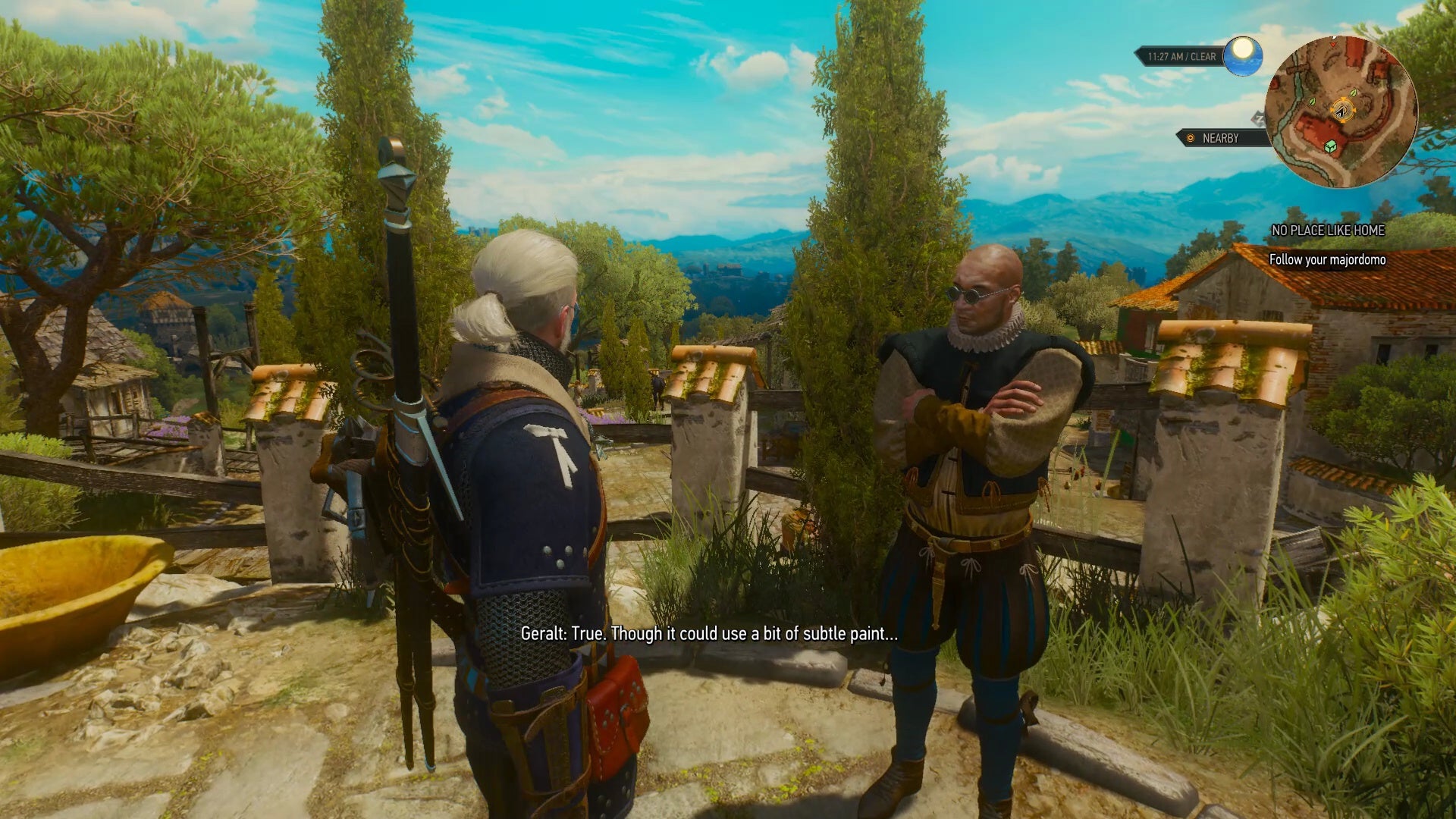The height and width of the screenshot is (819, 1456).
Task: Click the circular minimap
Action: point(1341,111)
